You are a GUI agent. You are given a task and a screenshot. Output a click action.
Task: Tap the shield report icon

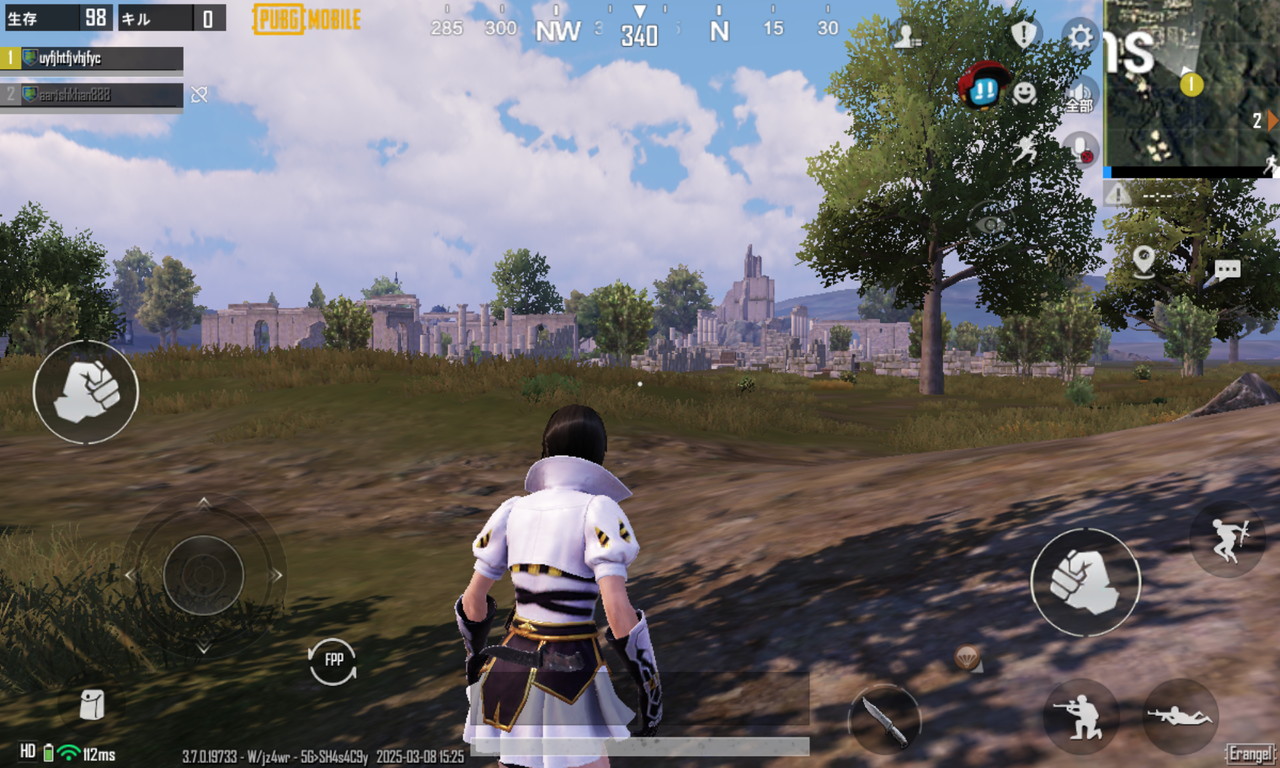click(1024, 36)
